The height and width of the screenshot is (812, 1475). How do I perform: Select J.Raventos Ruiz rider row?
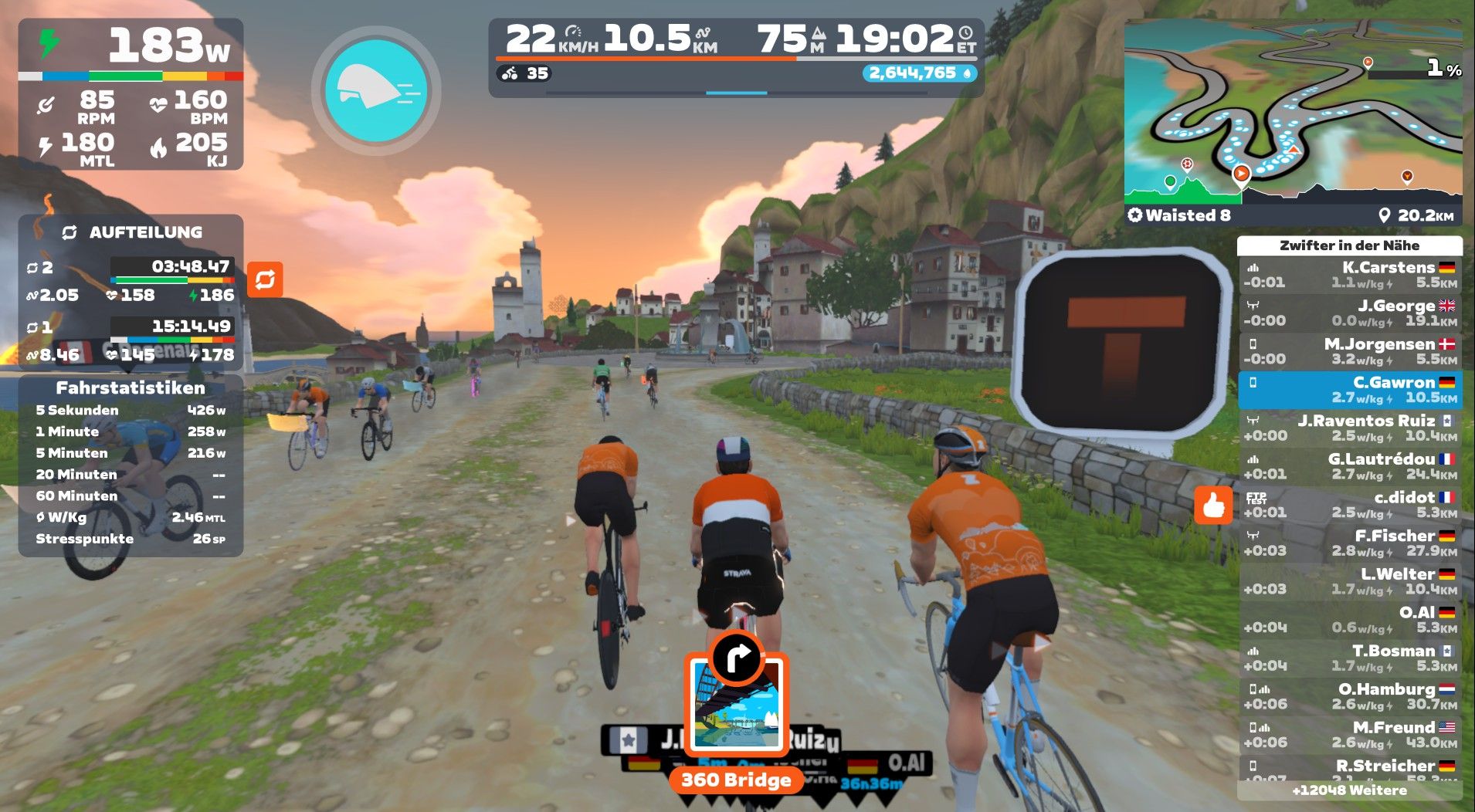[1349, 428]
